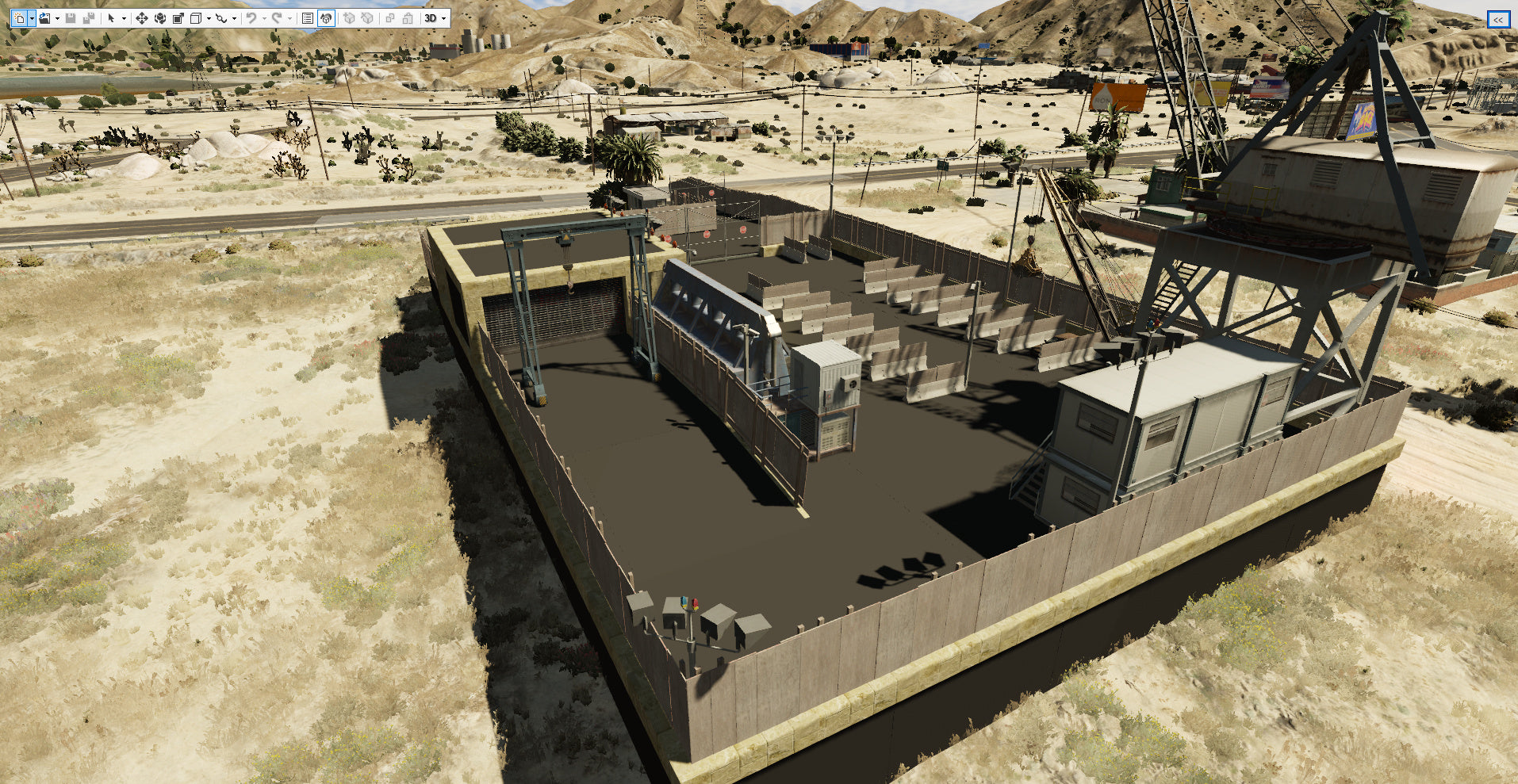Image resolution: width=1518 pixels, height=784 pixels.
Task: Select the pointer selection tool
Action: click(113, 17)
